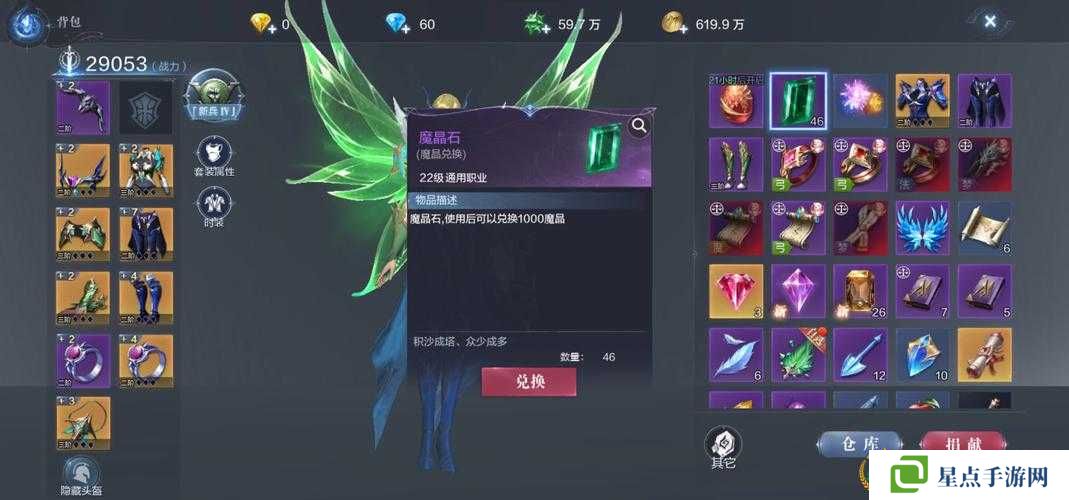Tap the magnifier on the item tooltip
The width and height of the screenshot is (1069, 500).
point(639,126)
